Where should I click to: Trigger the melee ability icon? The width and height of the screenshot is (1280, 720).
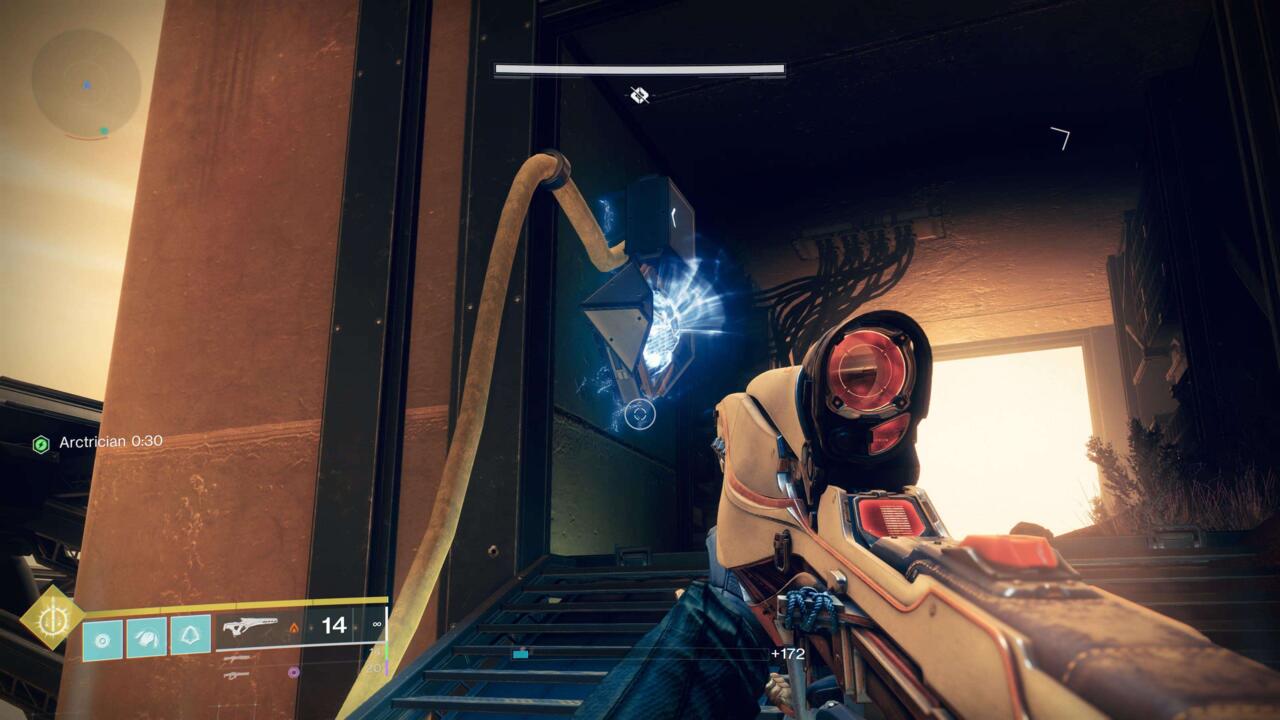pyautogui.click(x=146, y=637)
